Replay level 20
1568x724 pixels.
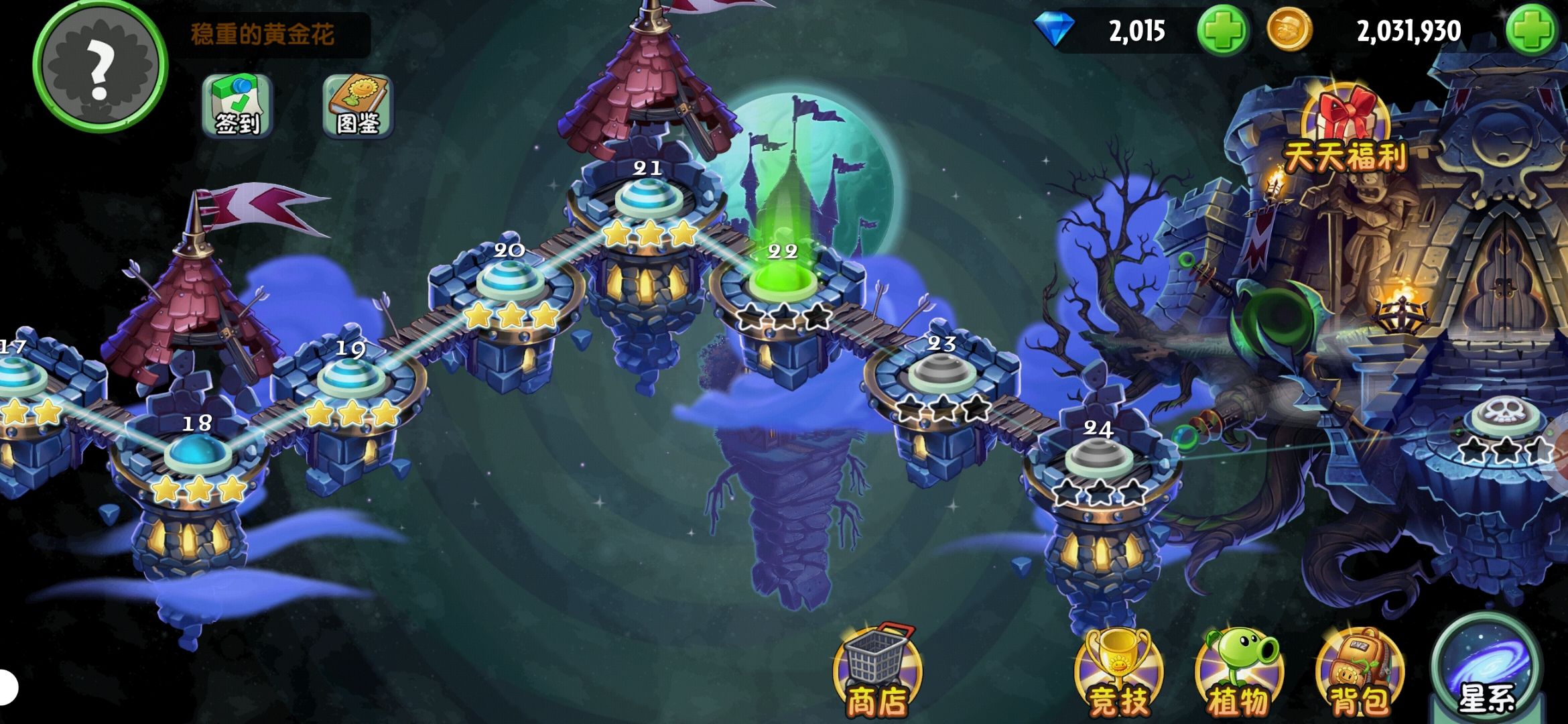pos(509,282)
